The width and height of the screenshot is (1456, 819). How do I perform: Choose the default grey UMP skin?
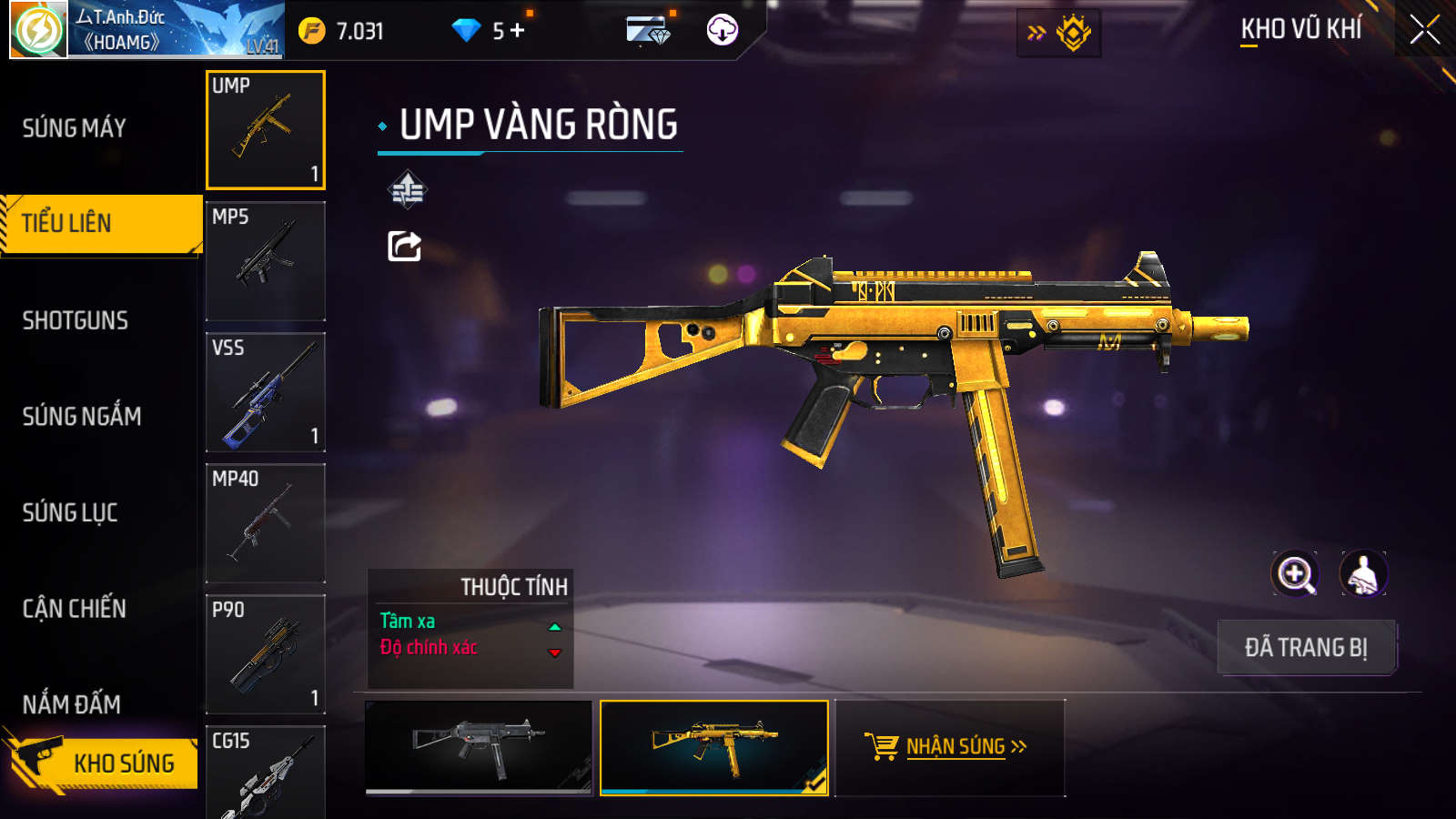[479, 747]
